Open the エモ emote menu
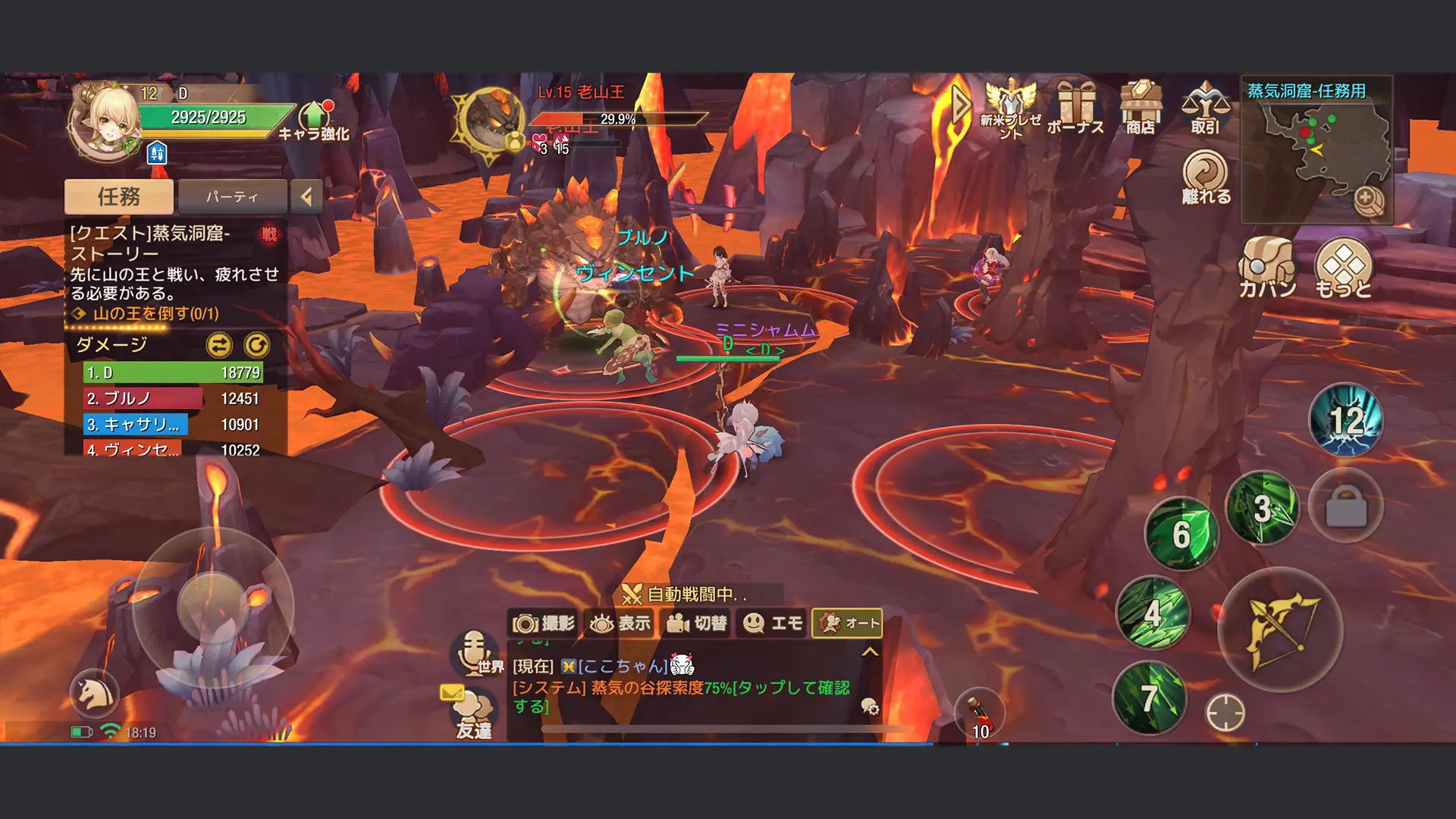1456x819 pixels. point(772,623)
